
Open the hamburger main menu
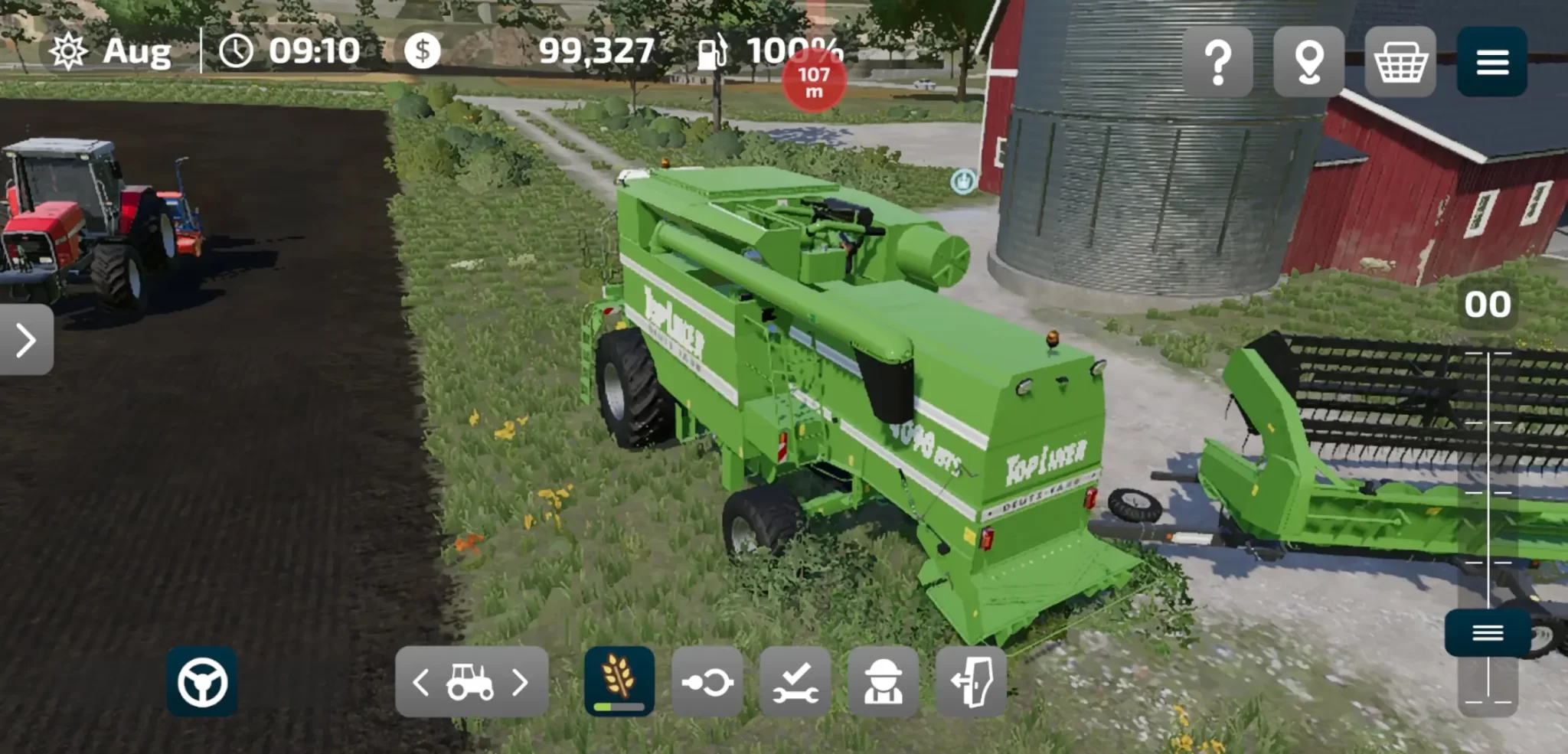1491,62
